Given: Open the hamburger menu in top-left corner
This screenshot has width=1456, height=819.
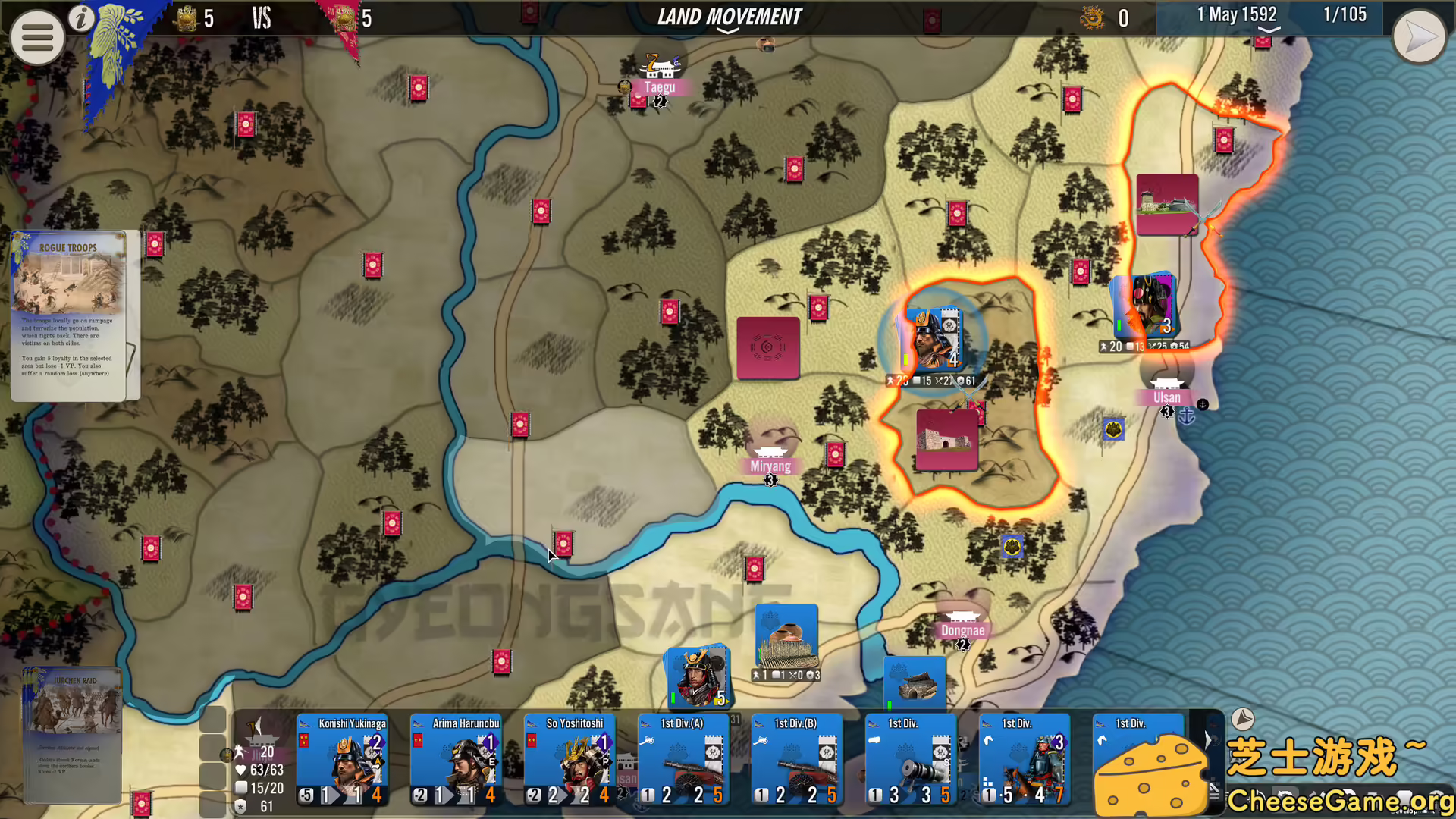Looking at the screenshot, I should tap(36, 36).
